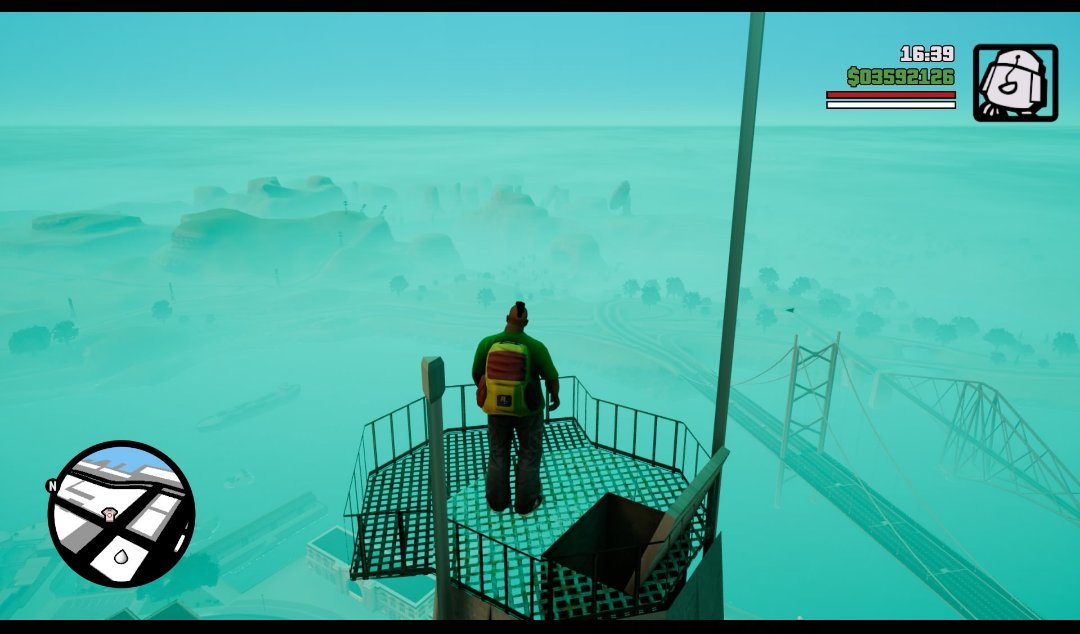Open the circular minimap
Viewport: 1080px width, 634px height.
click(121, 514)
